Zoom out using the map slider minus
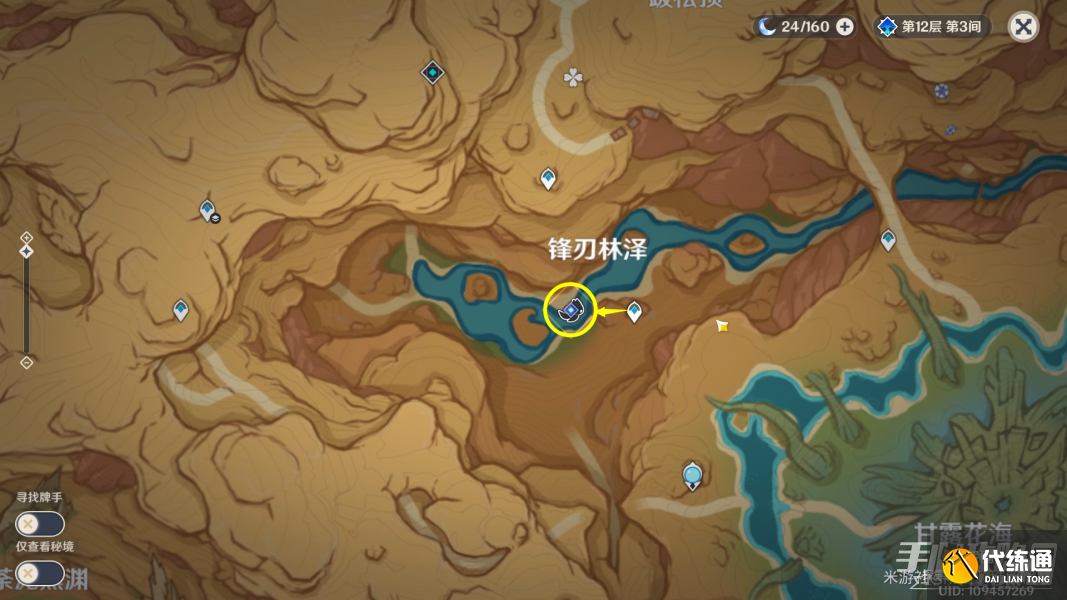This screenshot has width=1067, height=600. coord(27,362)
